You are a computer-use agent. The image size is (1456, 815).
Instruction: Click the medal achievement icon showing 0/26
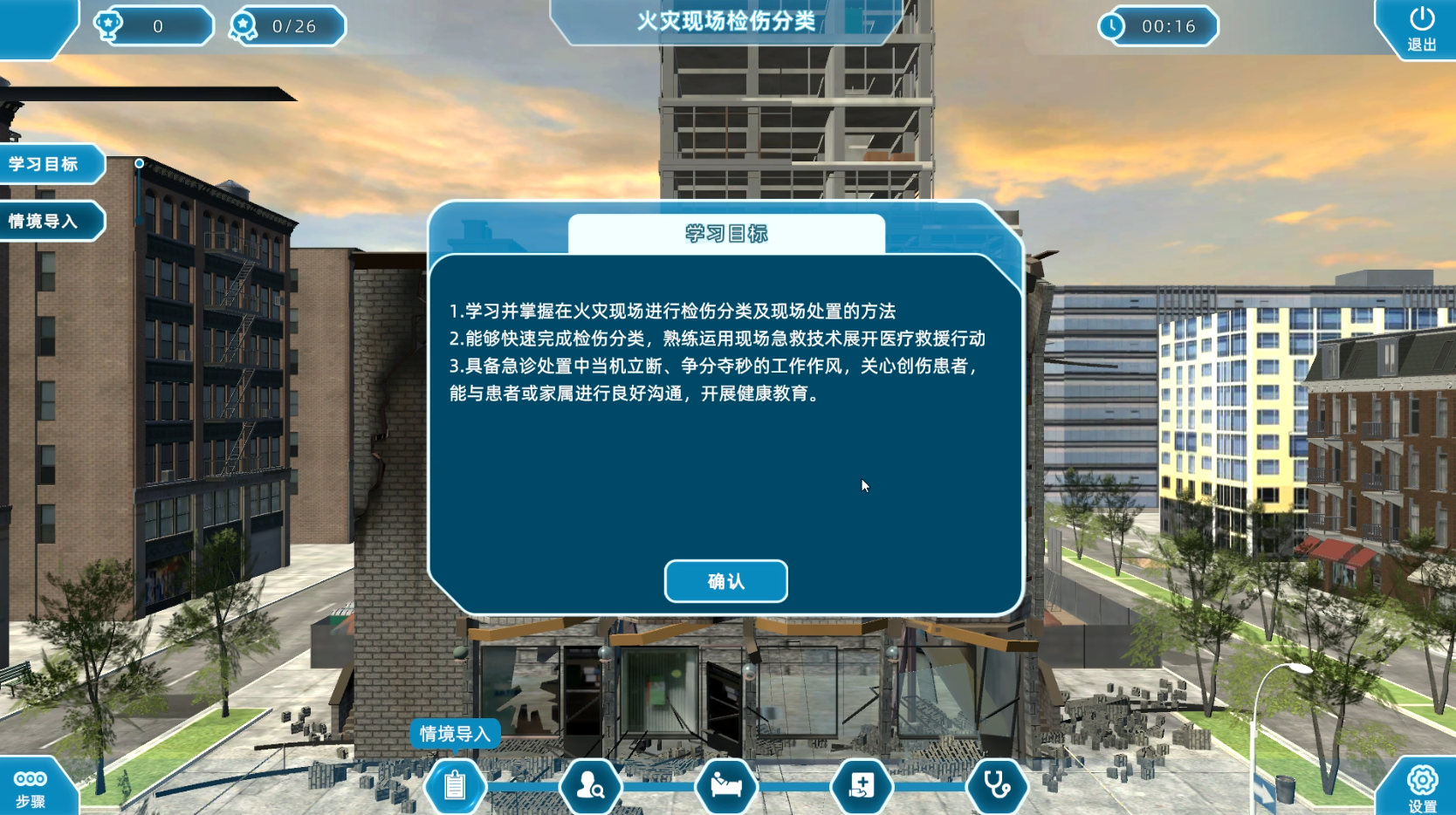[x=242, y=25]
